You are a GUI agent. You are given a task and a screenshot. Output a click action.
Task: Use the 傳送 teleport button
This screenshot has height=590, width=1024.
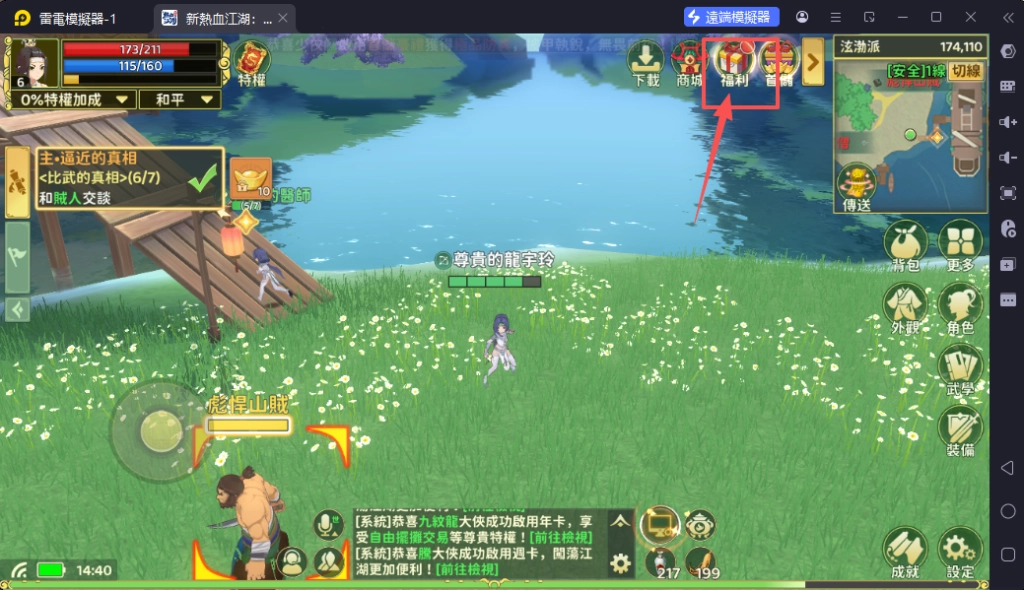(857, 188)
